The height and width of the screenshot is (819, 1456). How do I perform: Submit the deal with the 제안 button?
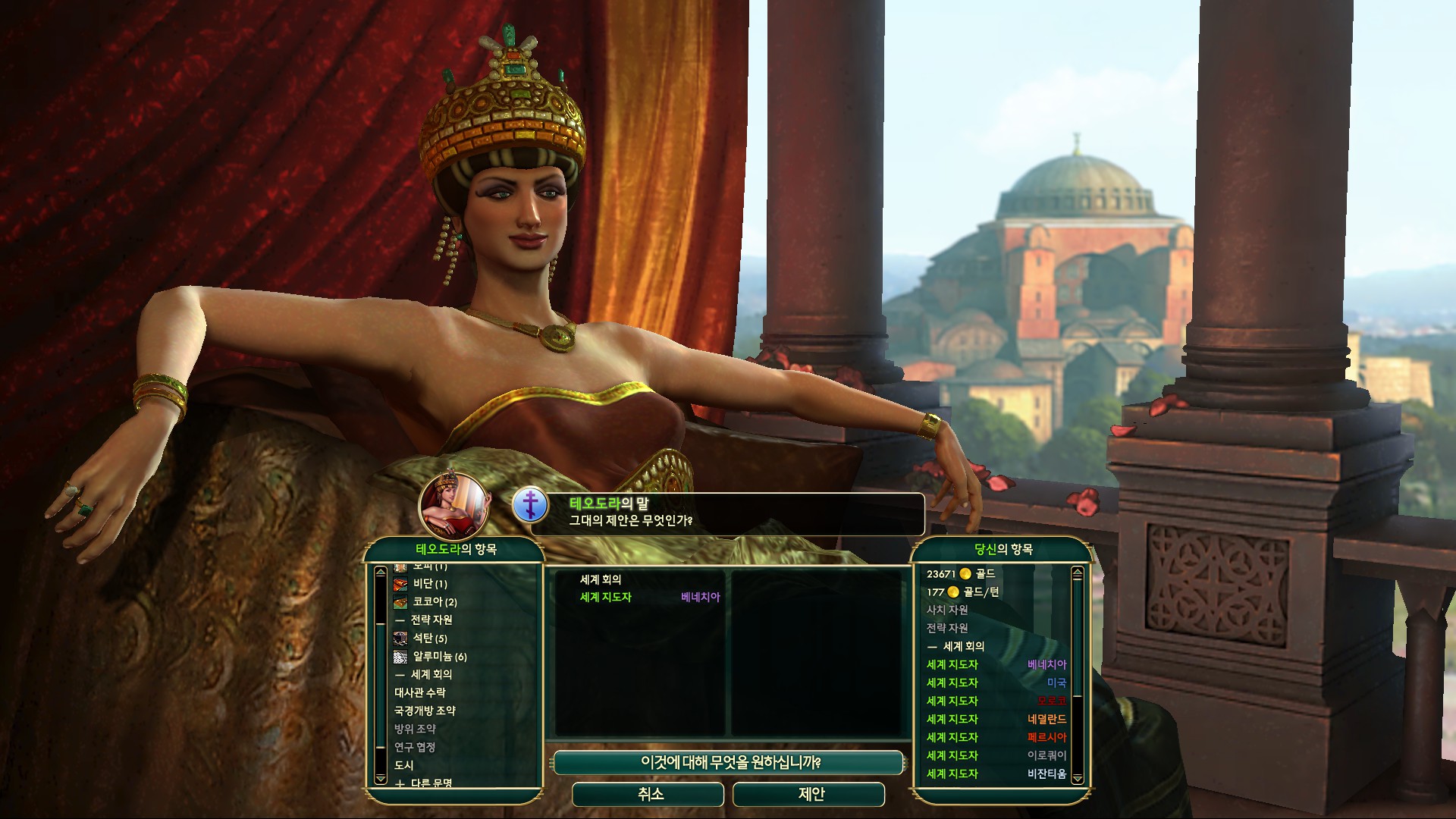pyautogui.click(x=809, y=794)
